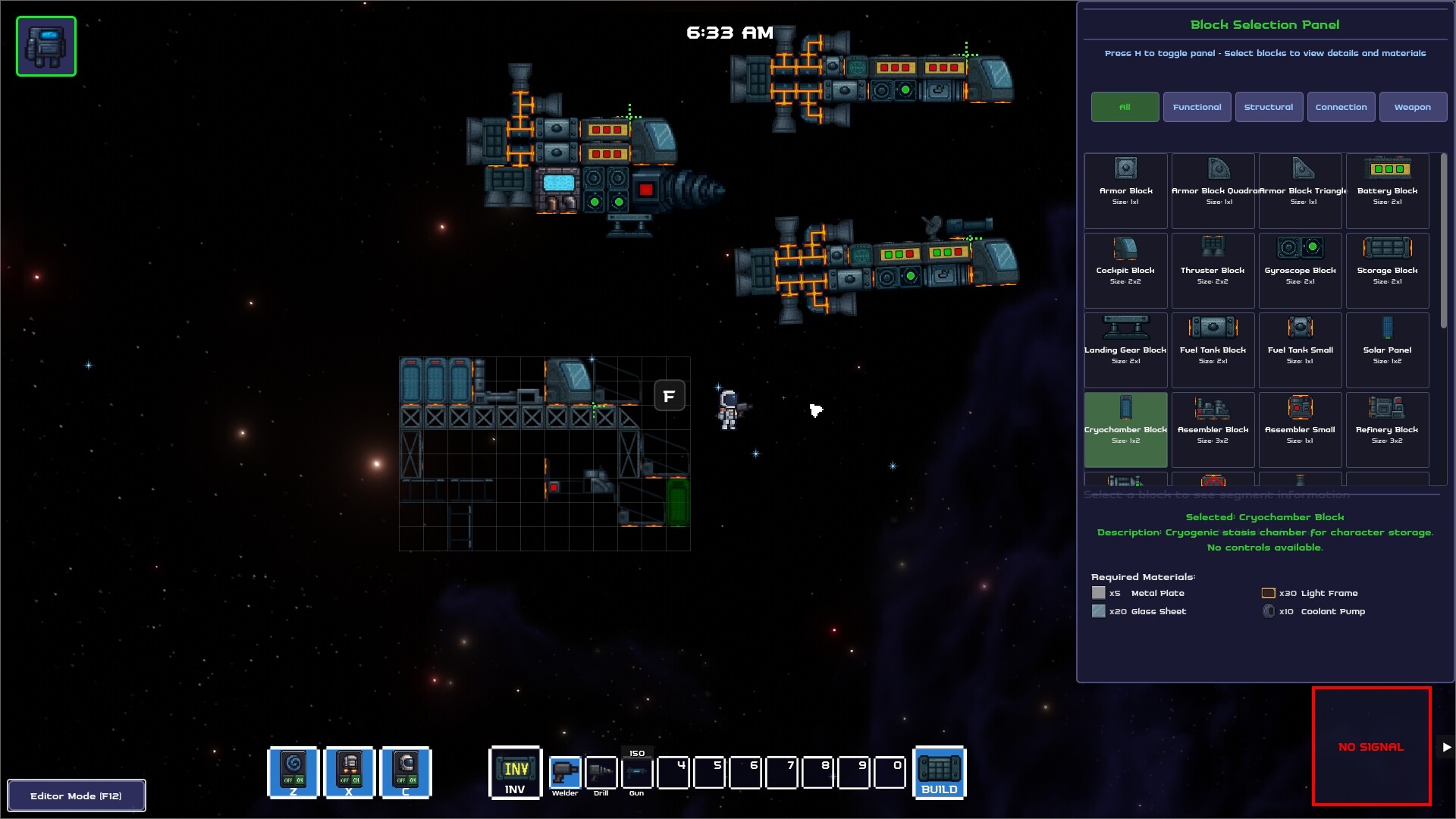
Task: Pick the Thruster Block tile
Action: click(1212, 270)
